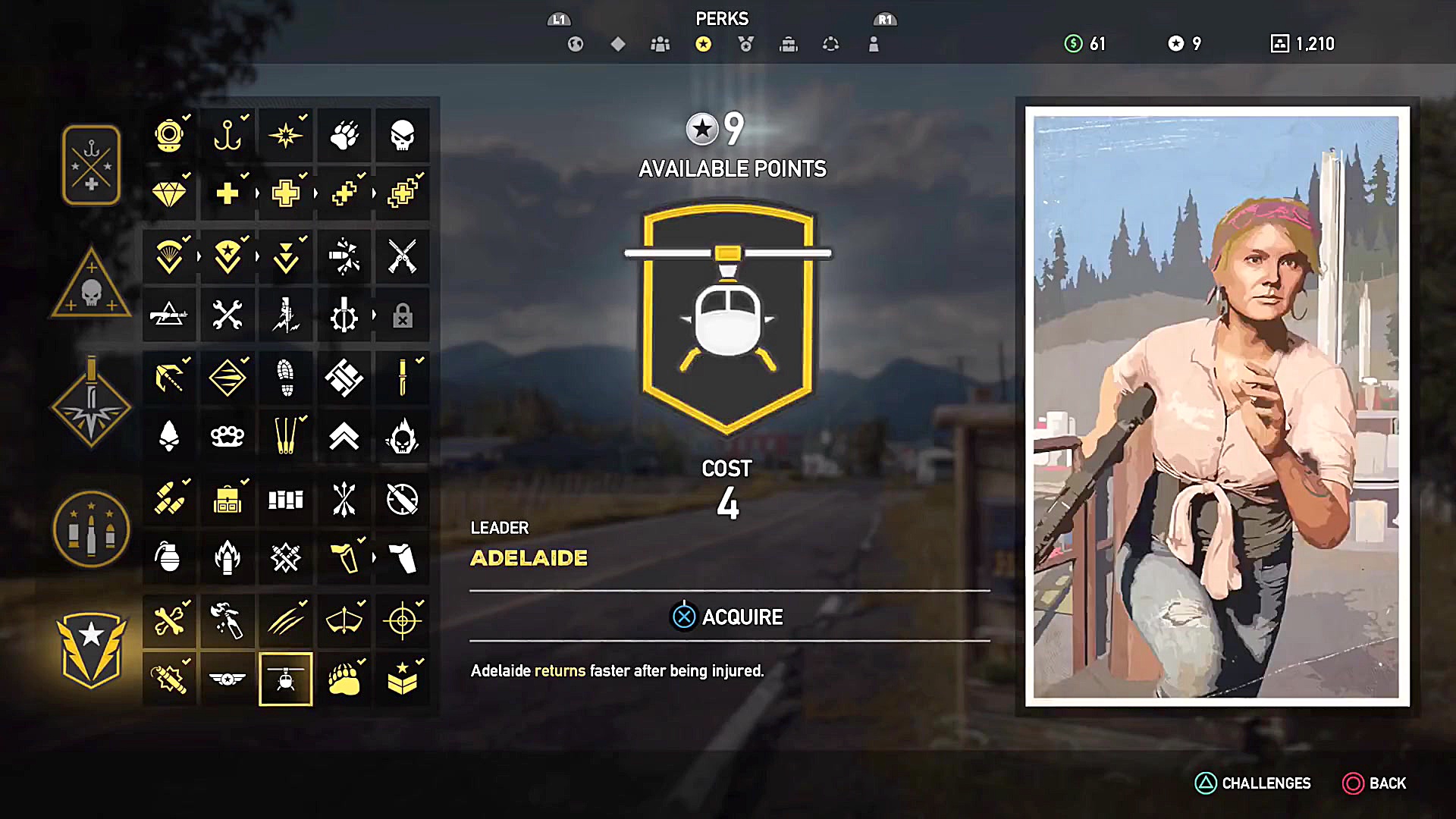Click the winged badge perk icon
The image size is (1456, 819).
click(x=227, y=679)
